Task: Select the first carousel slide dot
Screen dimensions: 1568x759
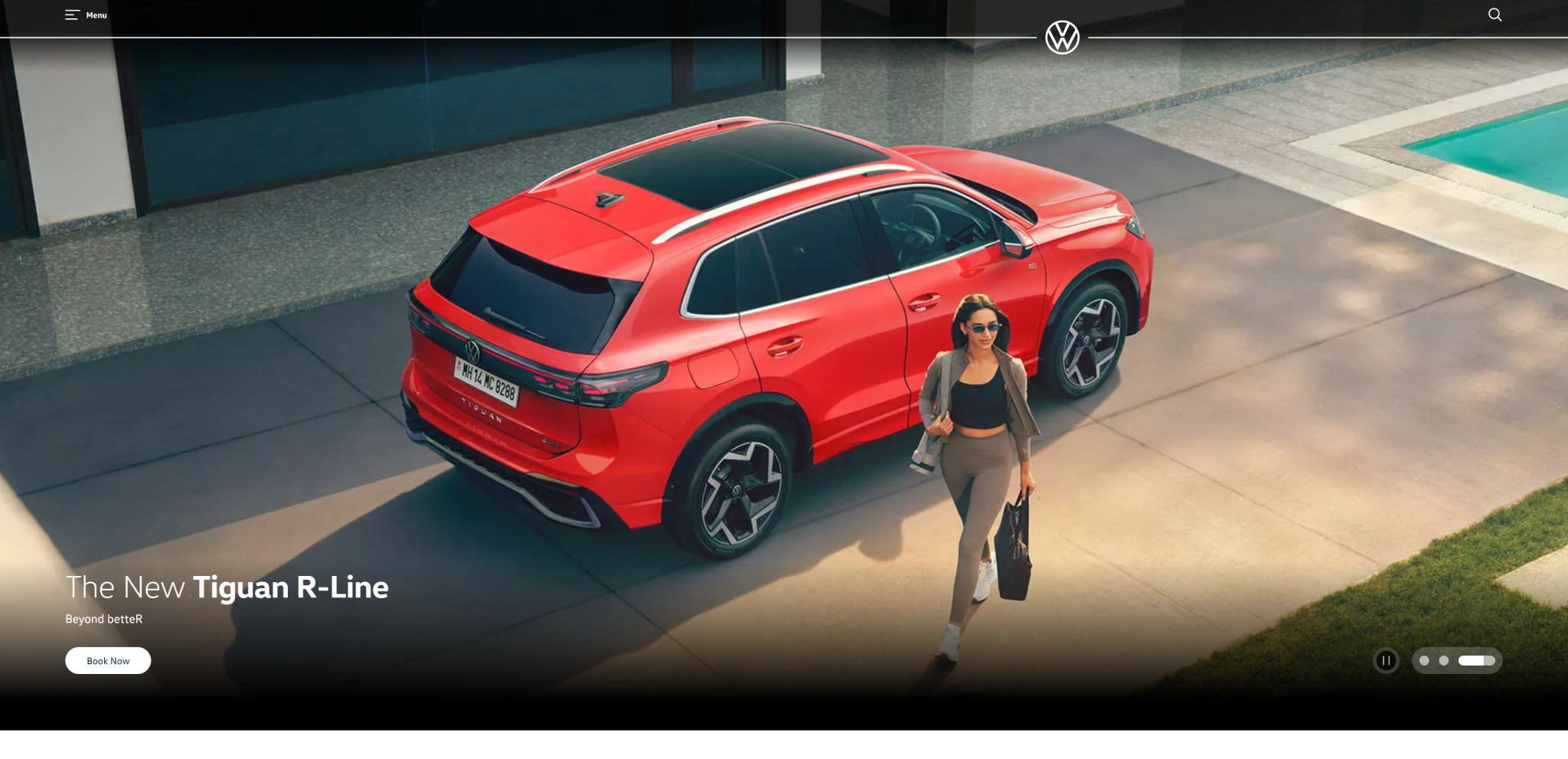Action: click(x=1425, y=660)
